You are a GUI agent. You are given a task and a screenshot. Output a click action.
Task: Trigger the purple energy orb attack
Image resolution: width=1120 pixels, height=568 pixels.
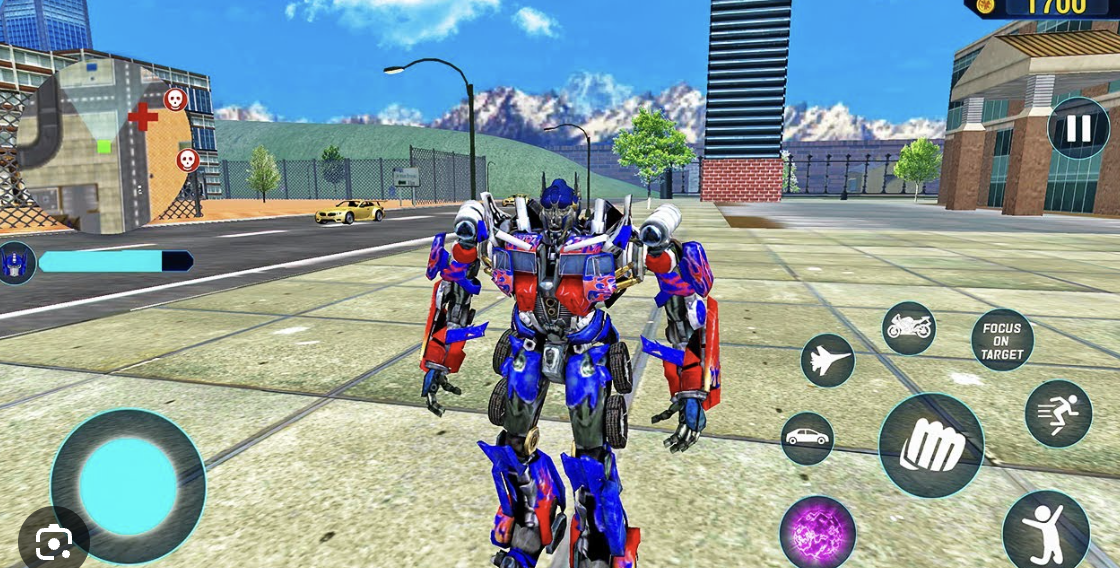818,533
